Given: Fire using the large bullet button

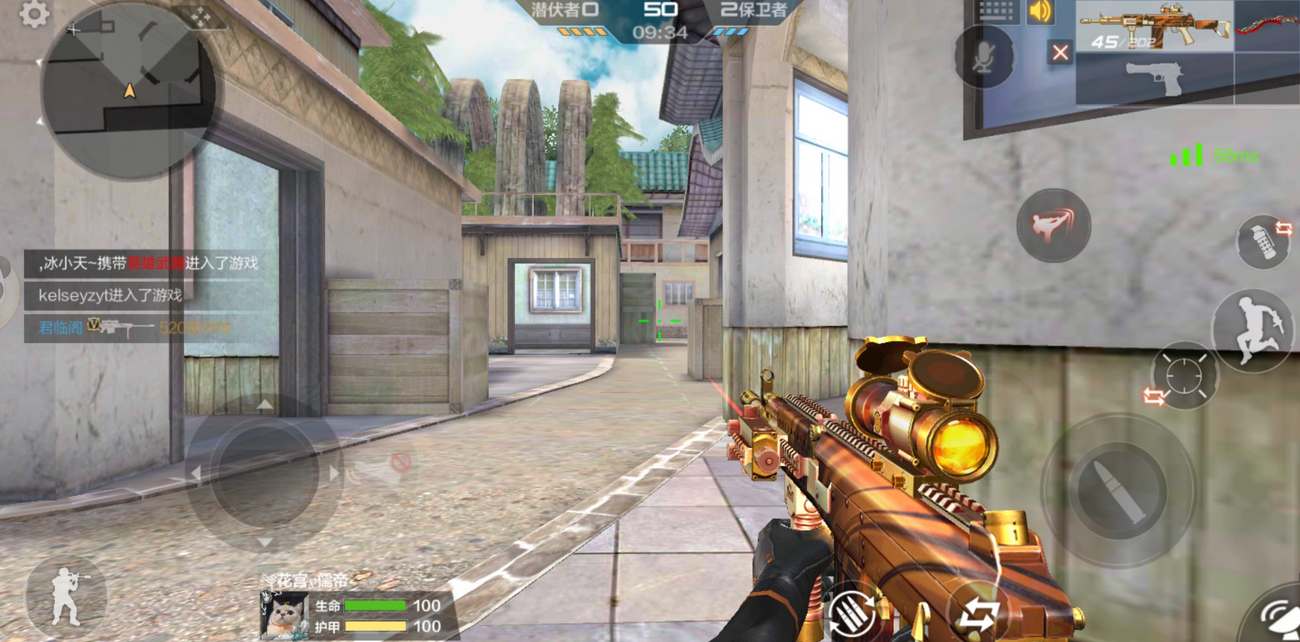Looking at the screenshot, I should pos(1117,490).
